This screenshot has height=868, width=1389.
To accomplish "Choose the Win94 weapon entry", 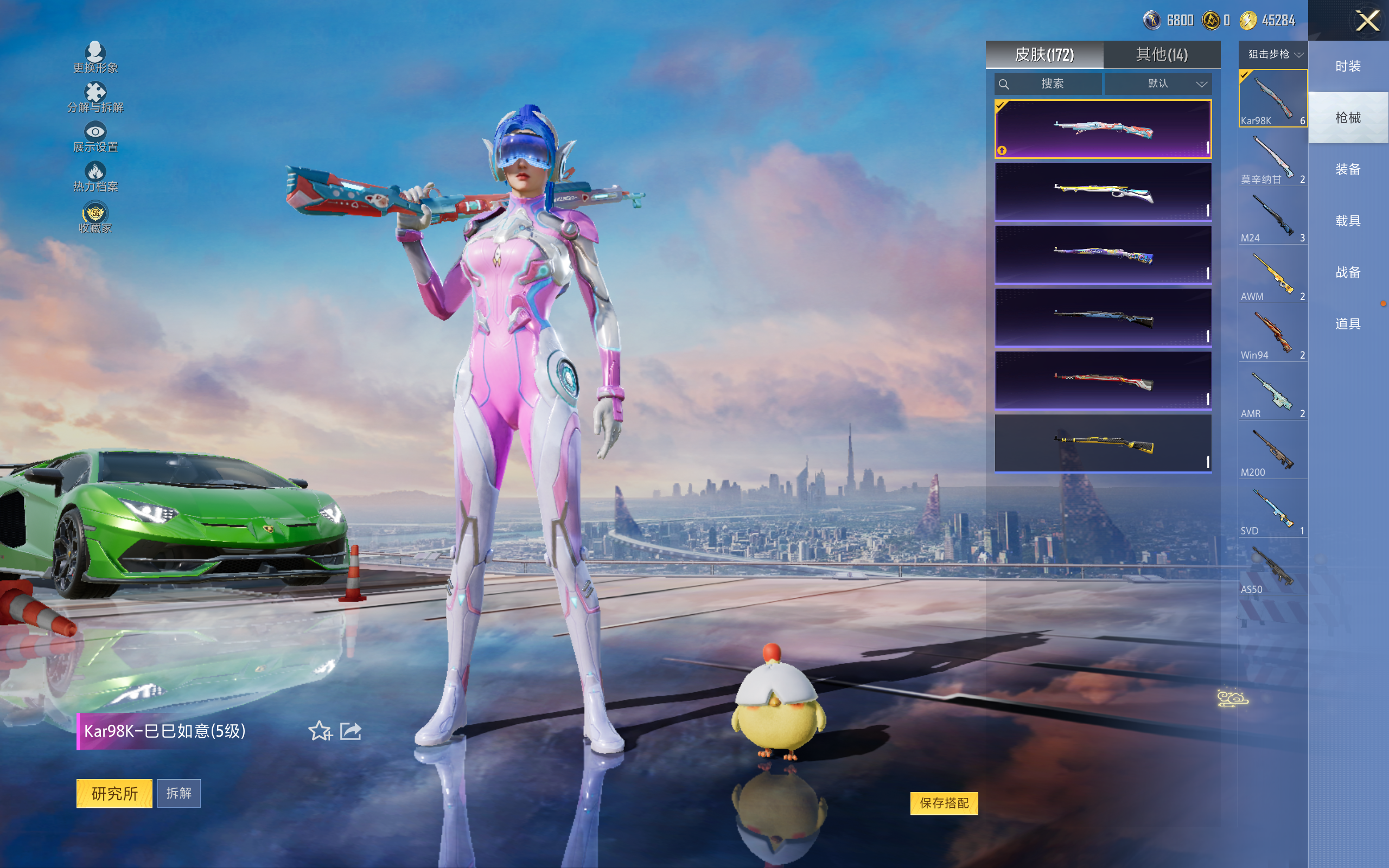I will tap(1272, 335).
